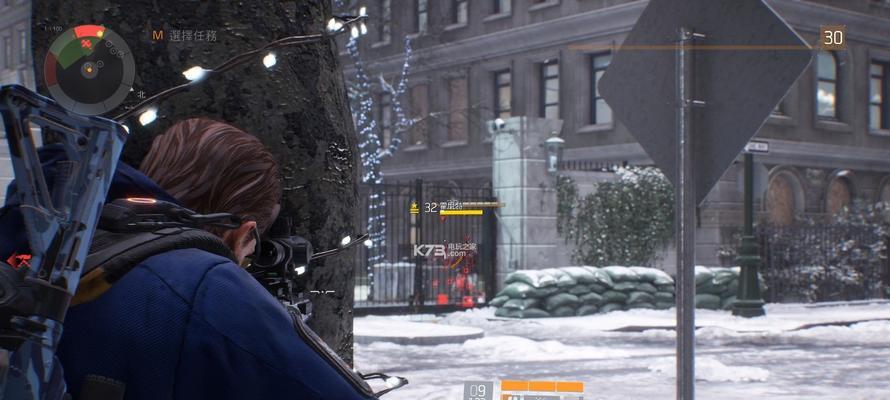Open the 選擇任務 mission tracker
This screenshot has height=400, width=890.
coord(192,34)
